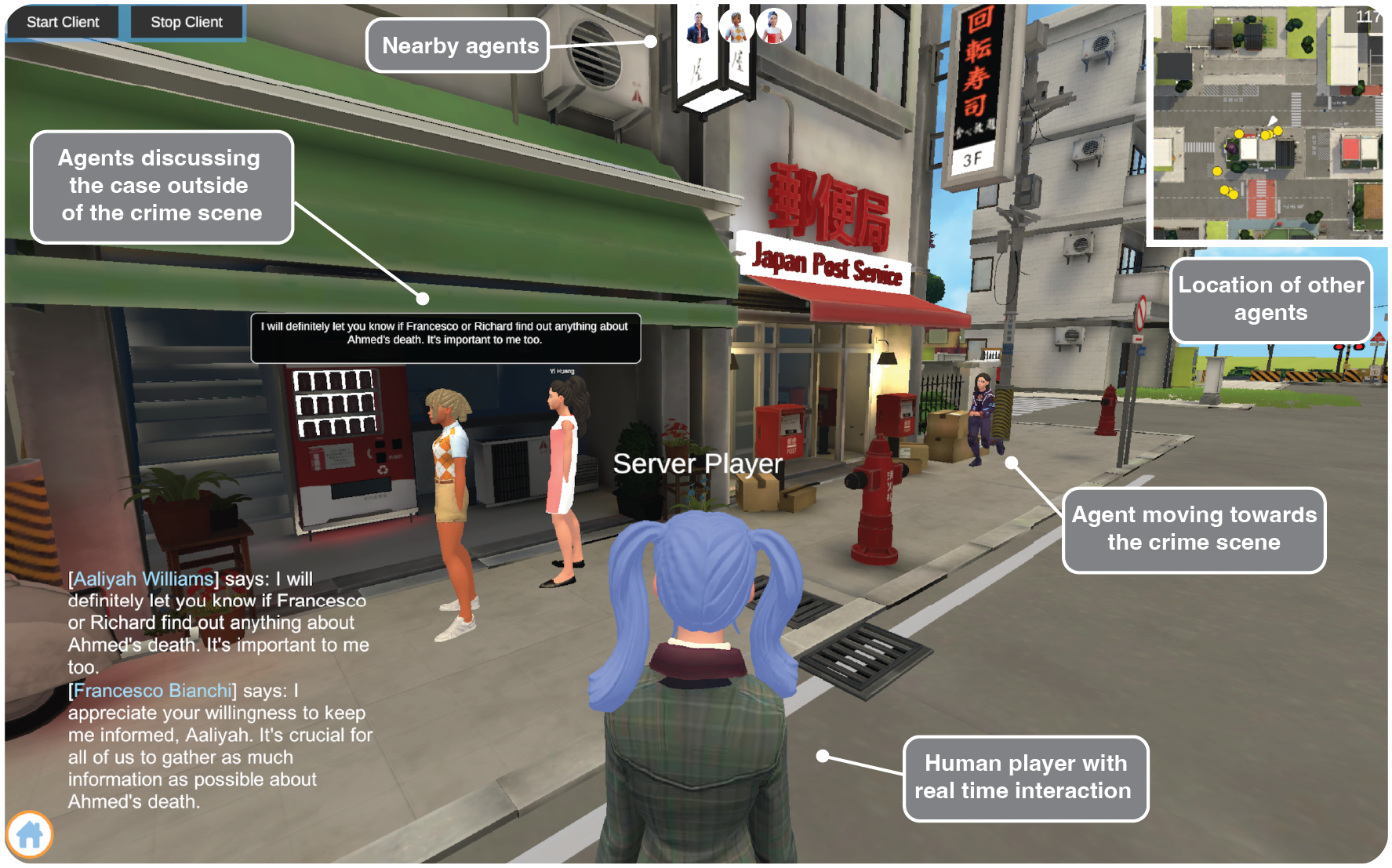Choose the agent portrait with argyle vest
Image resolution: width=1392 pixels, height=868 pixels.
(x=736, y=27)
